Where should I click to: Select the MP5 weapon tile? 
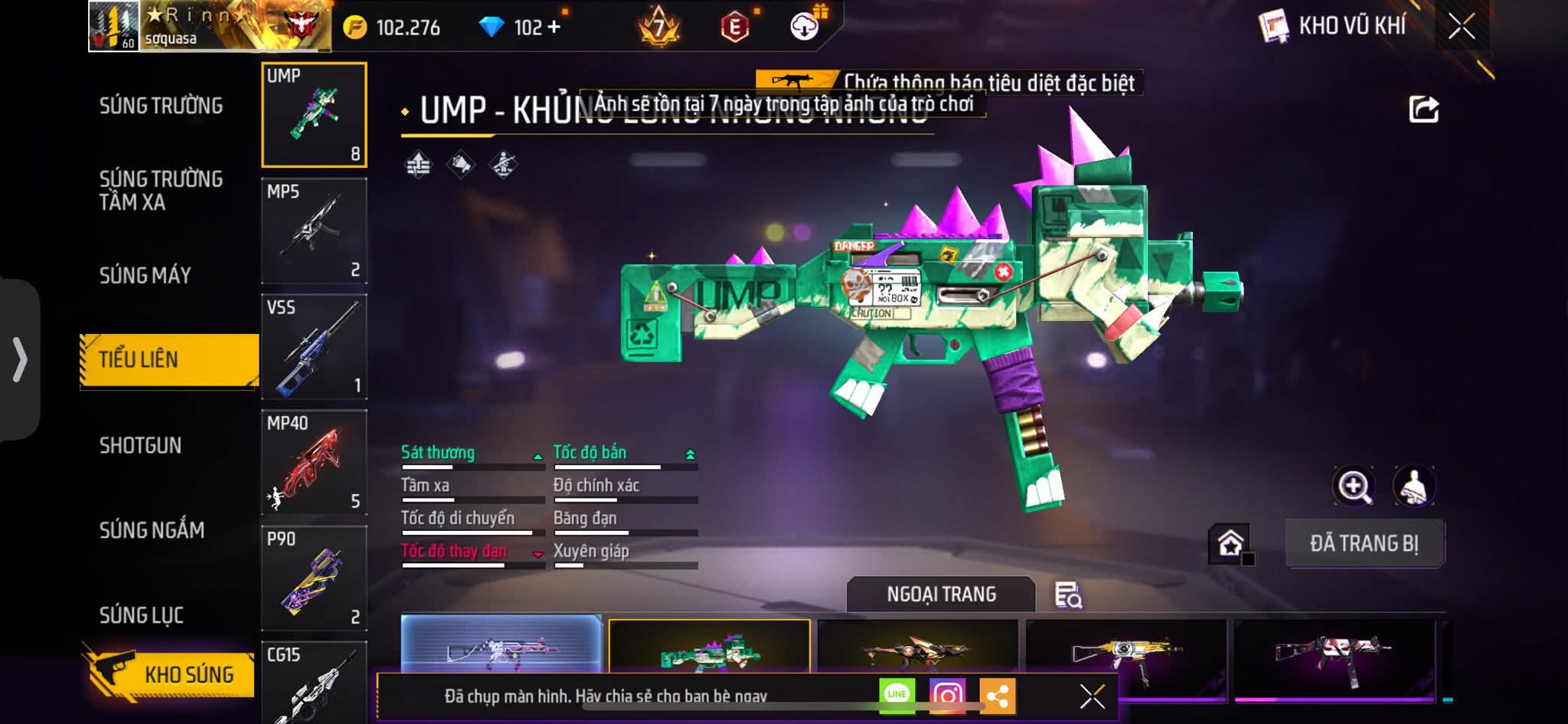click(x=314, y=231)
